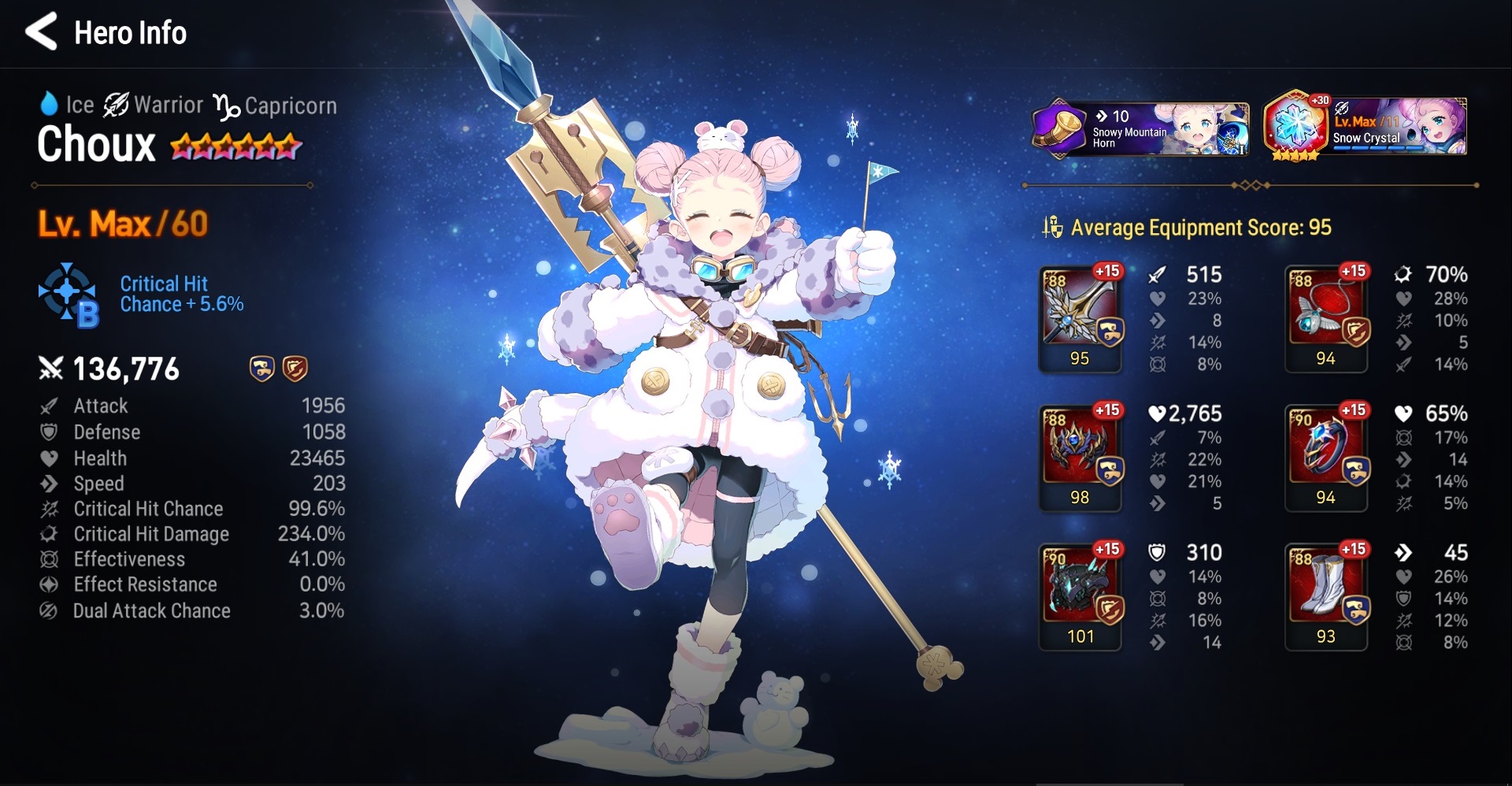Viewport: 1512px width, 786px height.
Task: View the Snow Crystal artifact
Action: coord(1365,128)
